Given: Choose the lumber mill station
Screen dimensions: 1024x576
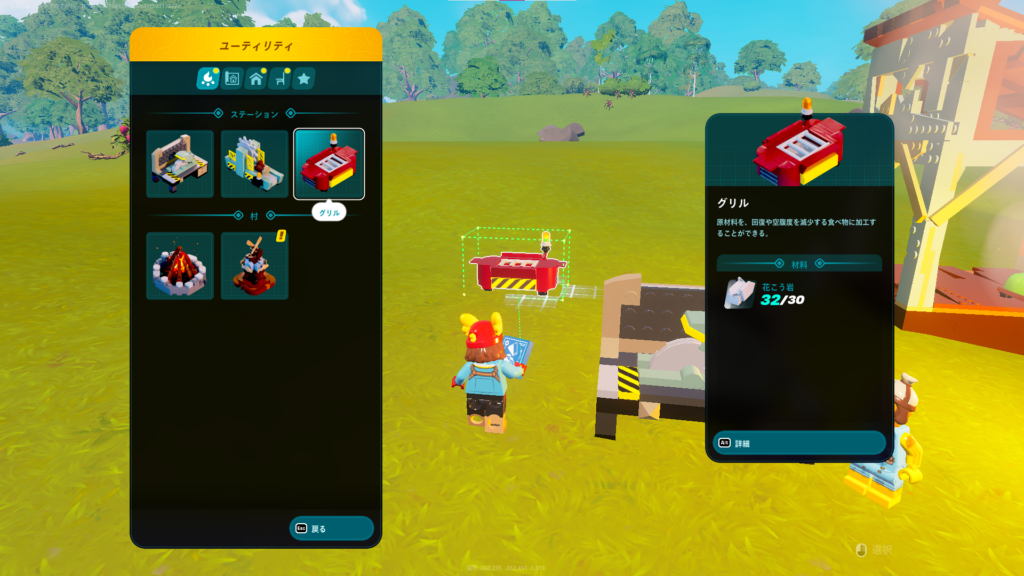Looking at the screenshot, I should pos(254,164).
